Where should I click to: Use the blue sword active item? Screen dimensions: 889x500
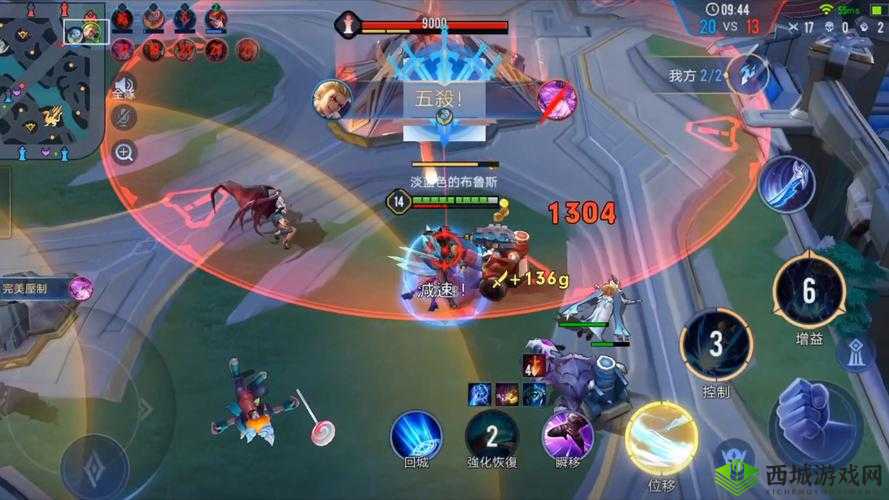coord(786,184)
